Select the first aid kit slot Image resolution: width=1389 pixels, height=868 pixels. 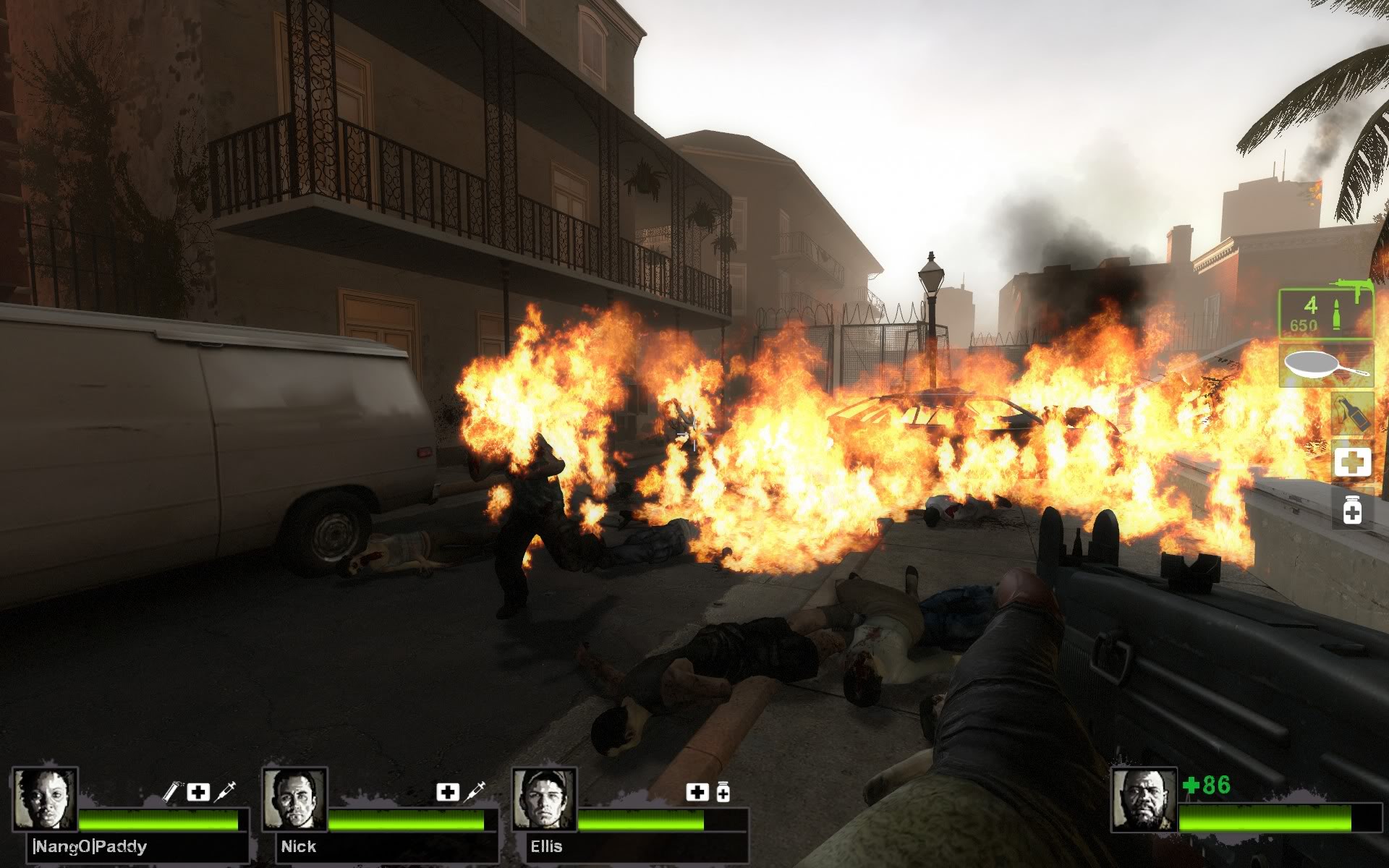click(x=1351, y=461)
